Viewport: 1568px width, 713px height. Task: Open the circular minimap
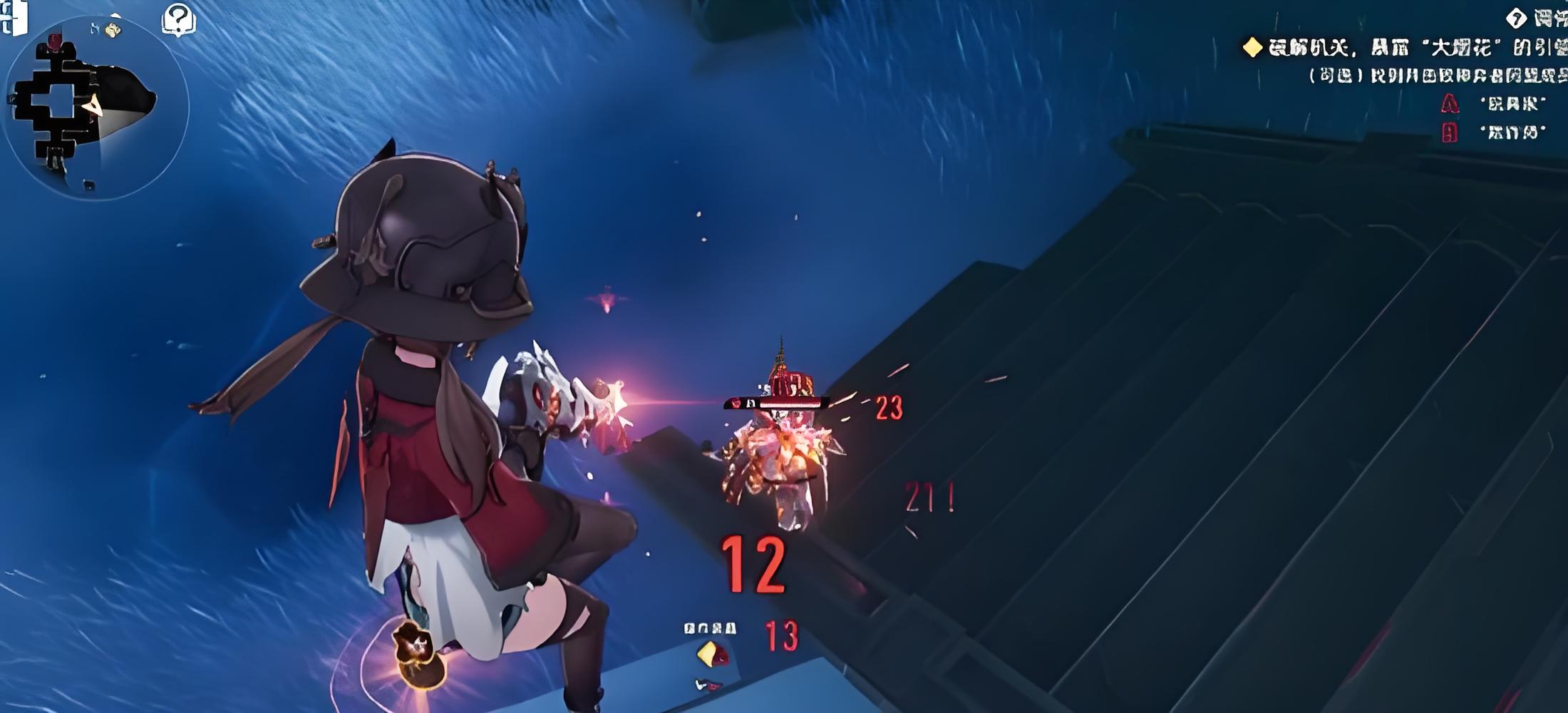click(x=96, y=107)
